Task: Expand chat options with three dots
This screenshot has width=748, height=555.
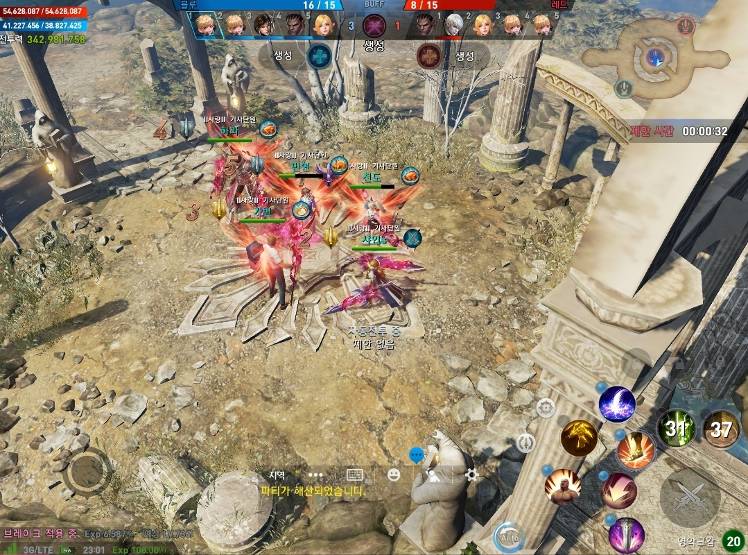Action: 316,475
